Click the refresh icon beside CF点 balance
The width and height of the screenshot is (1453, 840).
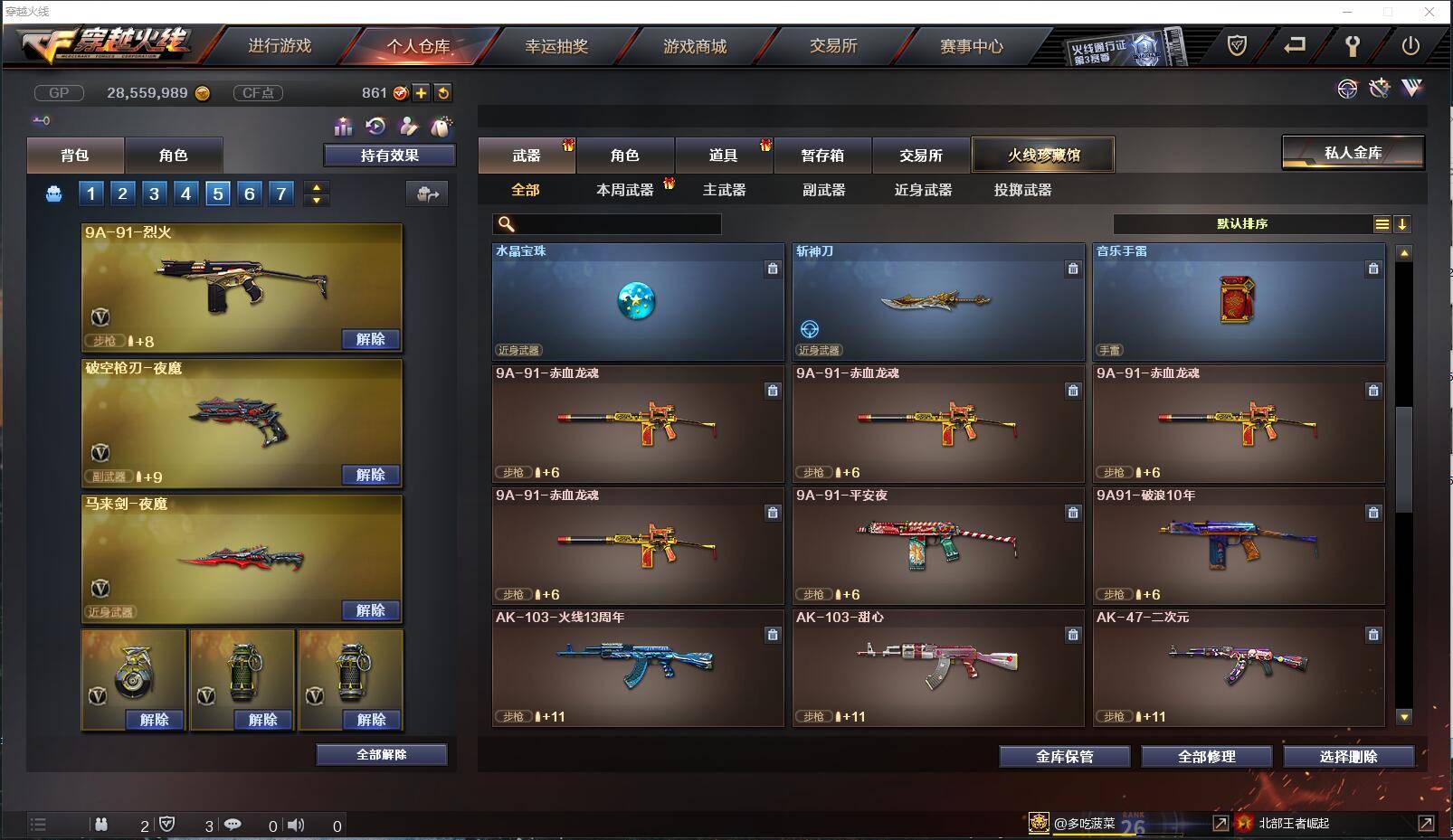click(x=443, y=92)
